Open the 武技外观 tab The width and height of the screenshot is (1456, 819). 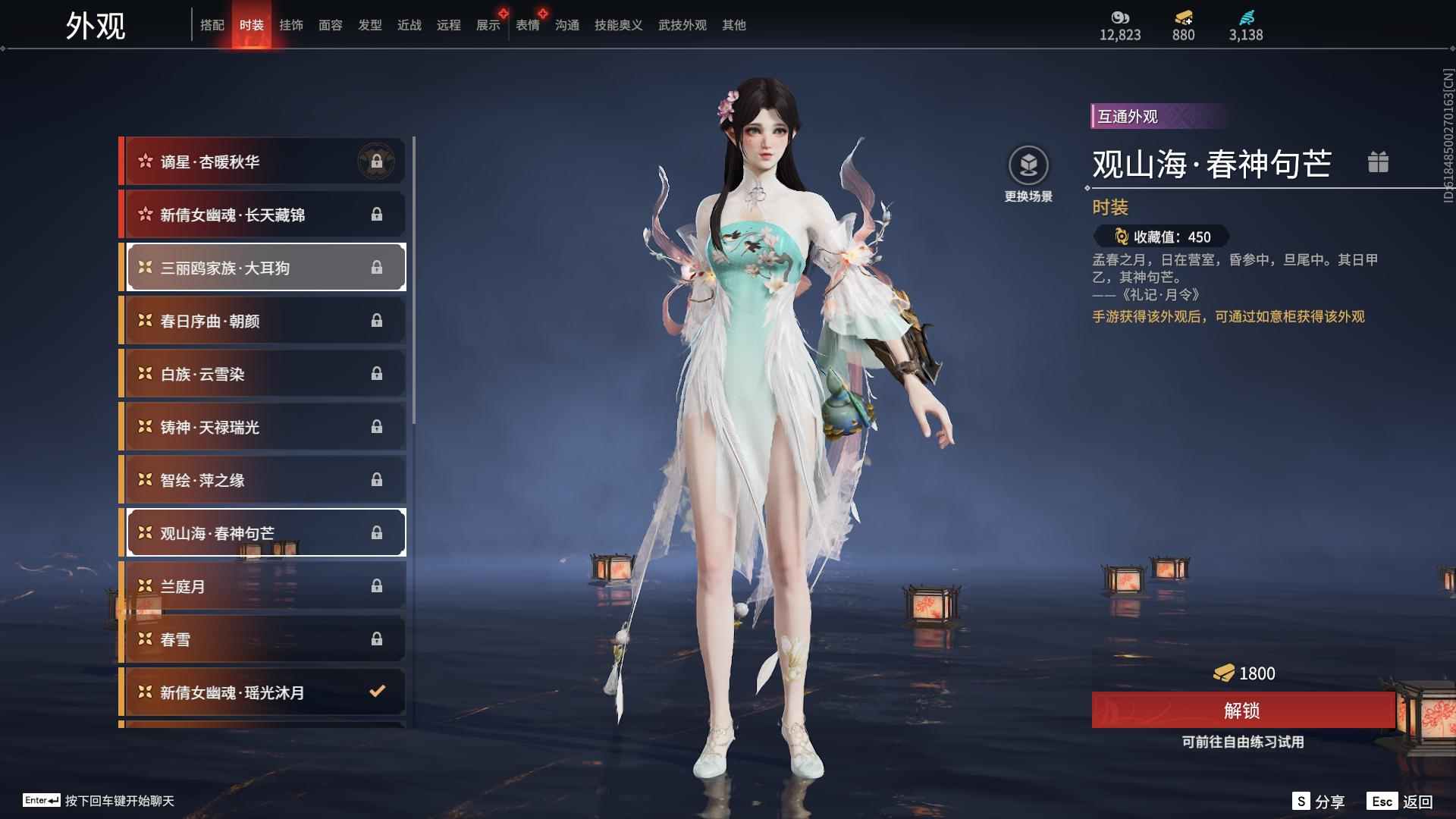click(682, 25)
